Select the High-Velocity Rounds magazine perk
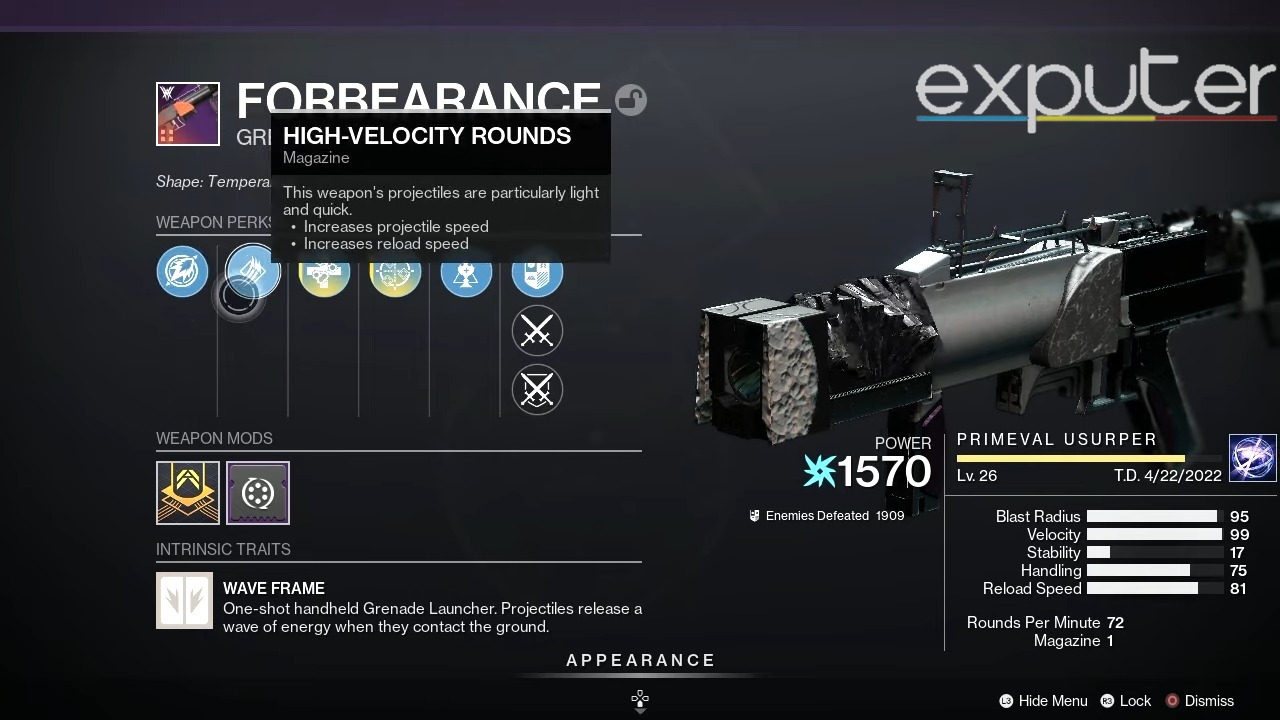 251,271
